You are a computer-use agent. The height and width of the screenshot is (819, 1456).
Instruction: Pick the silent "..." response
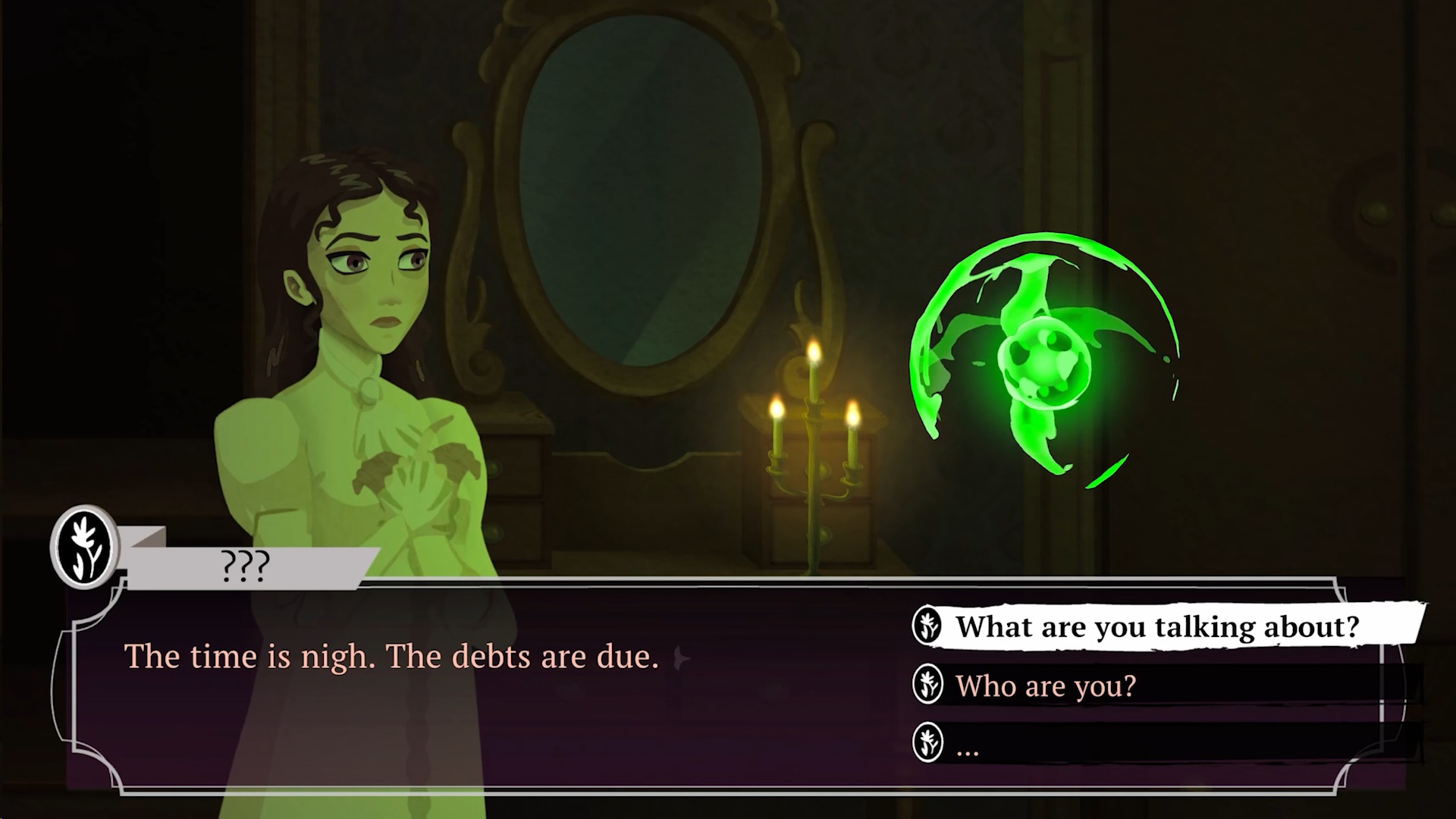pyautogui.click(x=968, y=748)
